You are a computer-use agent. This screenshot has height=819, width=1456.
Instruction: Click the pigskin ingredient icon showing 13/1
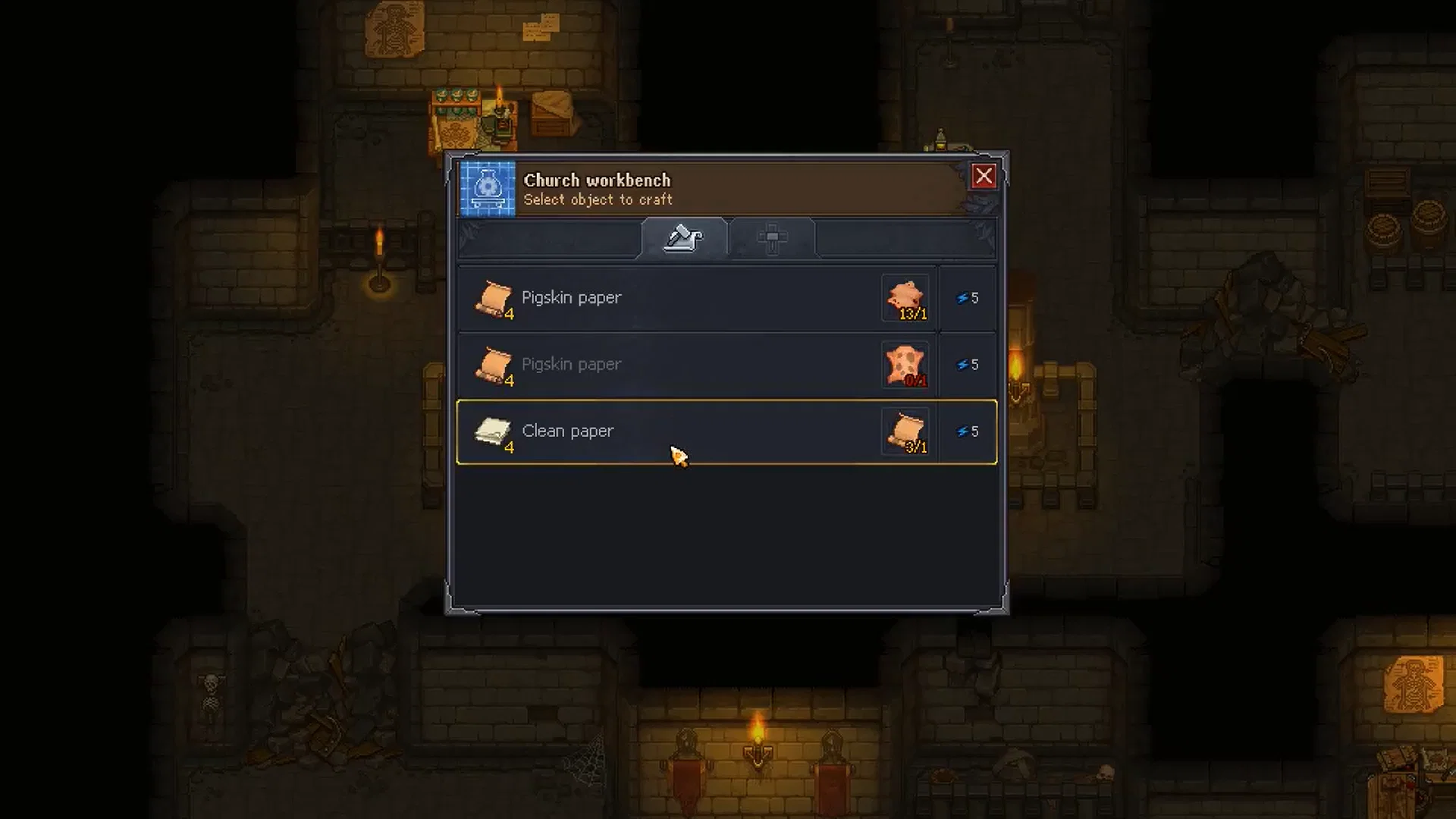click(905, 297)
